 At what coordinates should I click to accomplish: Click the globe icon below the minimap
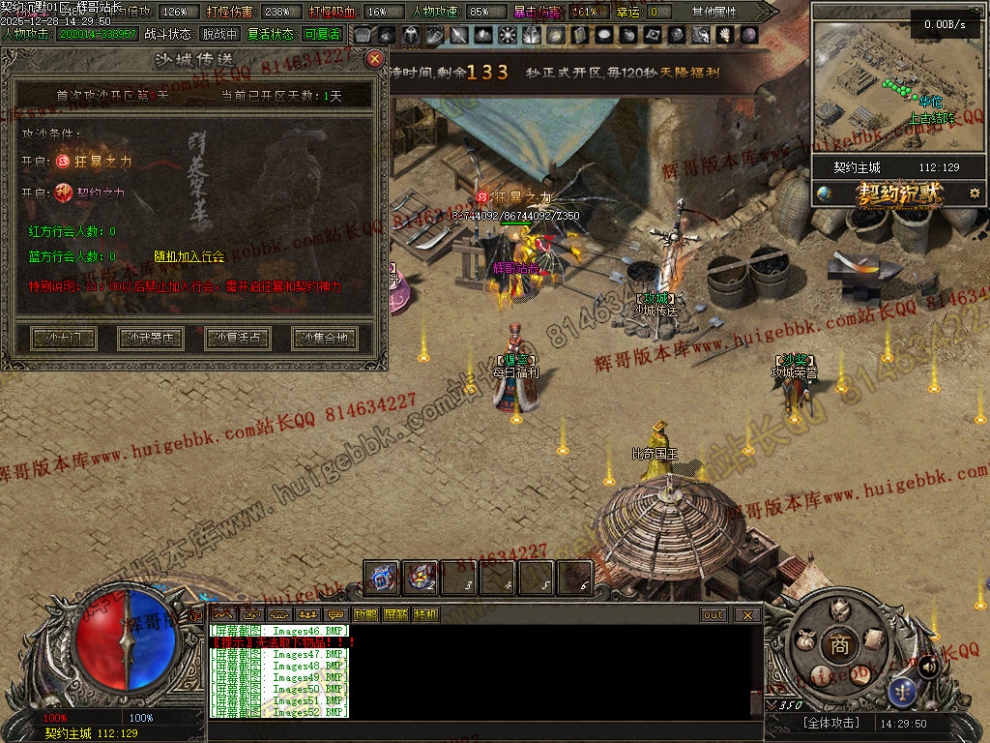pyautogui.click(x=824, y=193)
